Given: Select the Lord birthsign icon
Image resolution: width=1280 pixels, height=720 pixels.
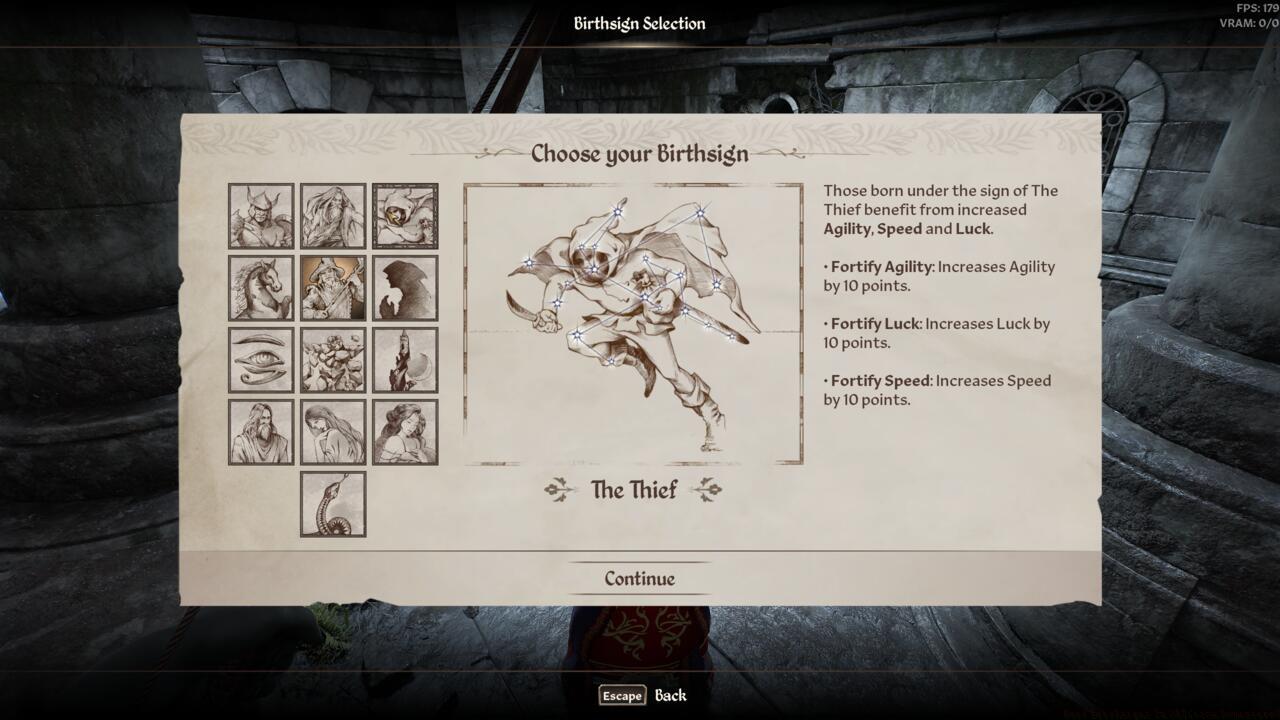Looking at the screenshot, I should pos(260,430).
